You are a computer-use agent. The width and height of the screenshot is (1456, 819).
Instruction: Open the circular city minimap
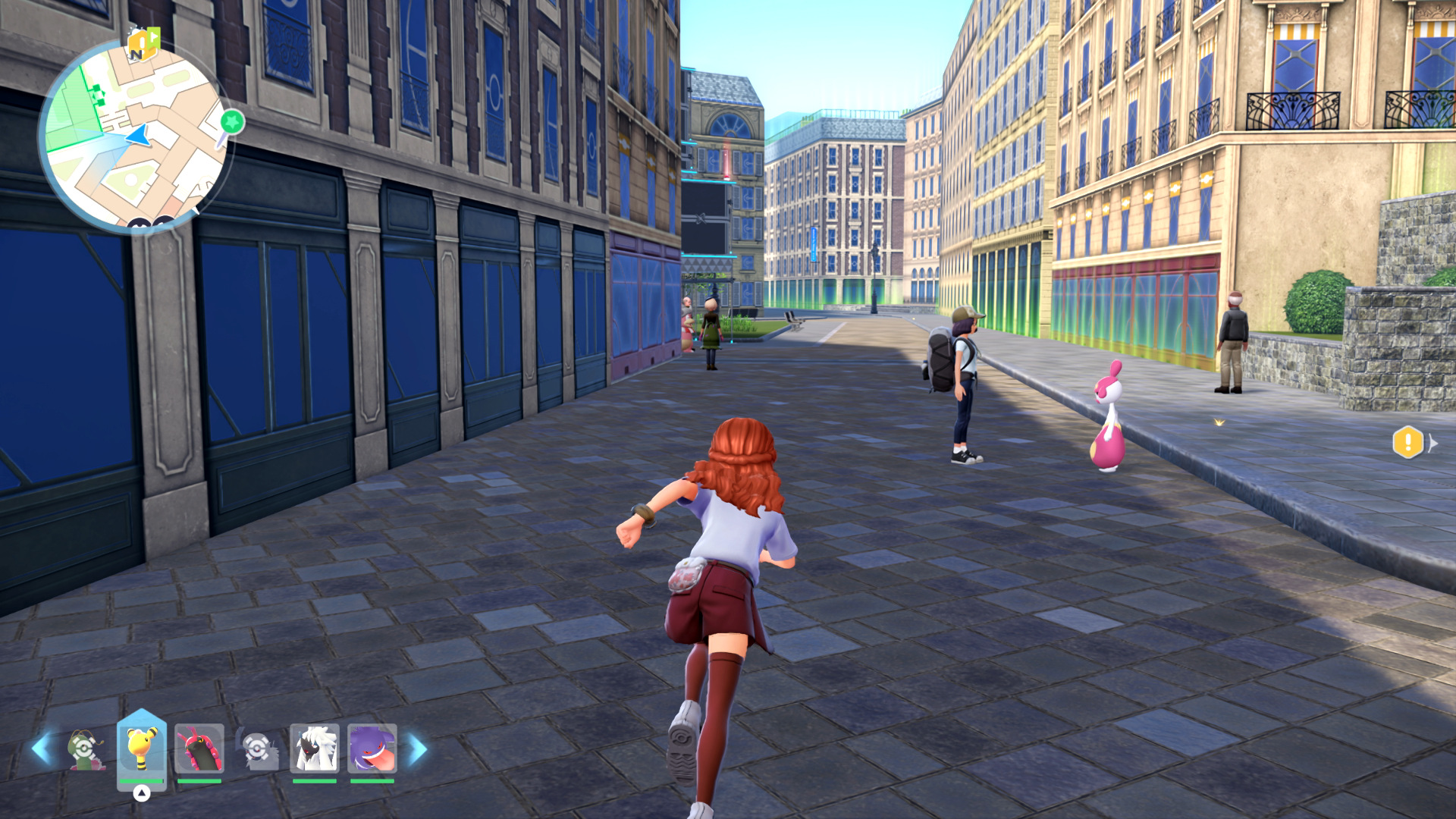coord(135,138)
